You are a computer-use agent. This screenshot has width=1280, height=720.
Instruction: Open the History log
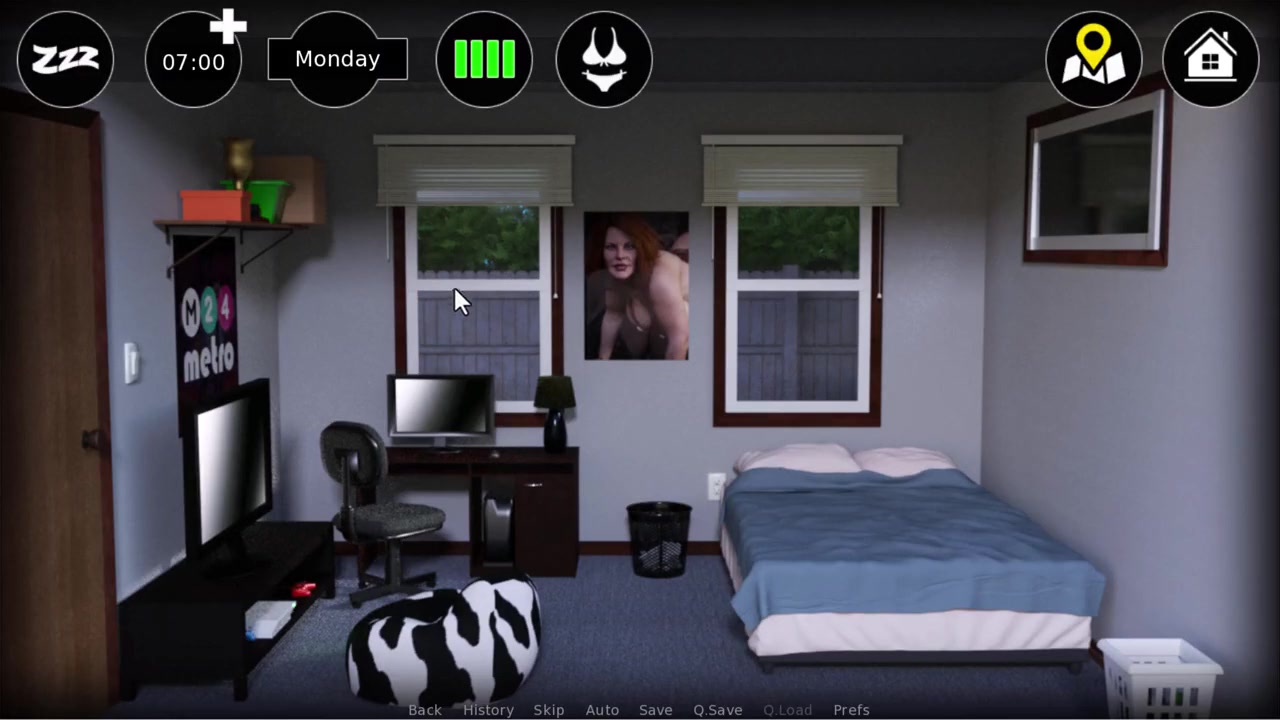click(488, 710)
